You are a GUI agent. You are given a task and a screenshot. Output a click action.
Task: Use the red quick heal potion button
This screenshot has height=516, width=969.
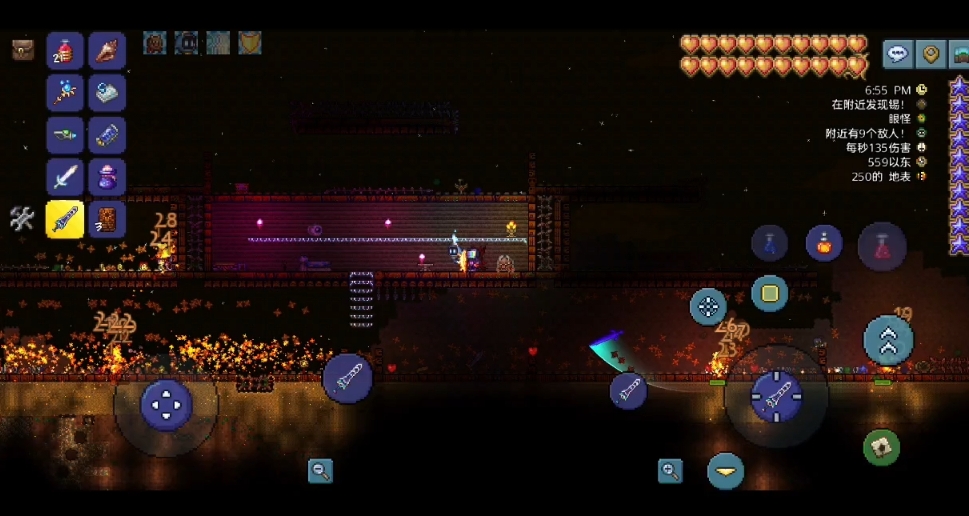[881, 245]
